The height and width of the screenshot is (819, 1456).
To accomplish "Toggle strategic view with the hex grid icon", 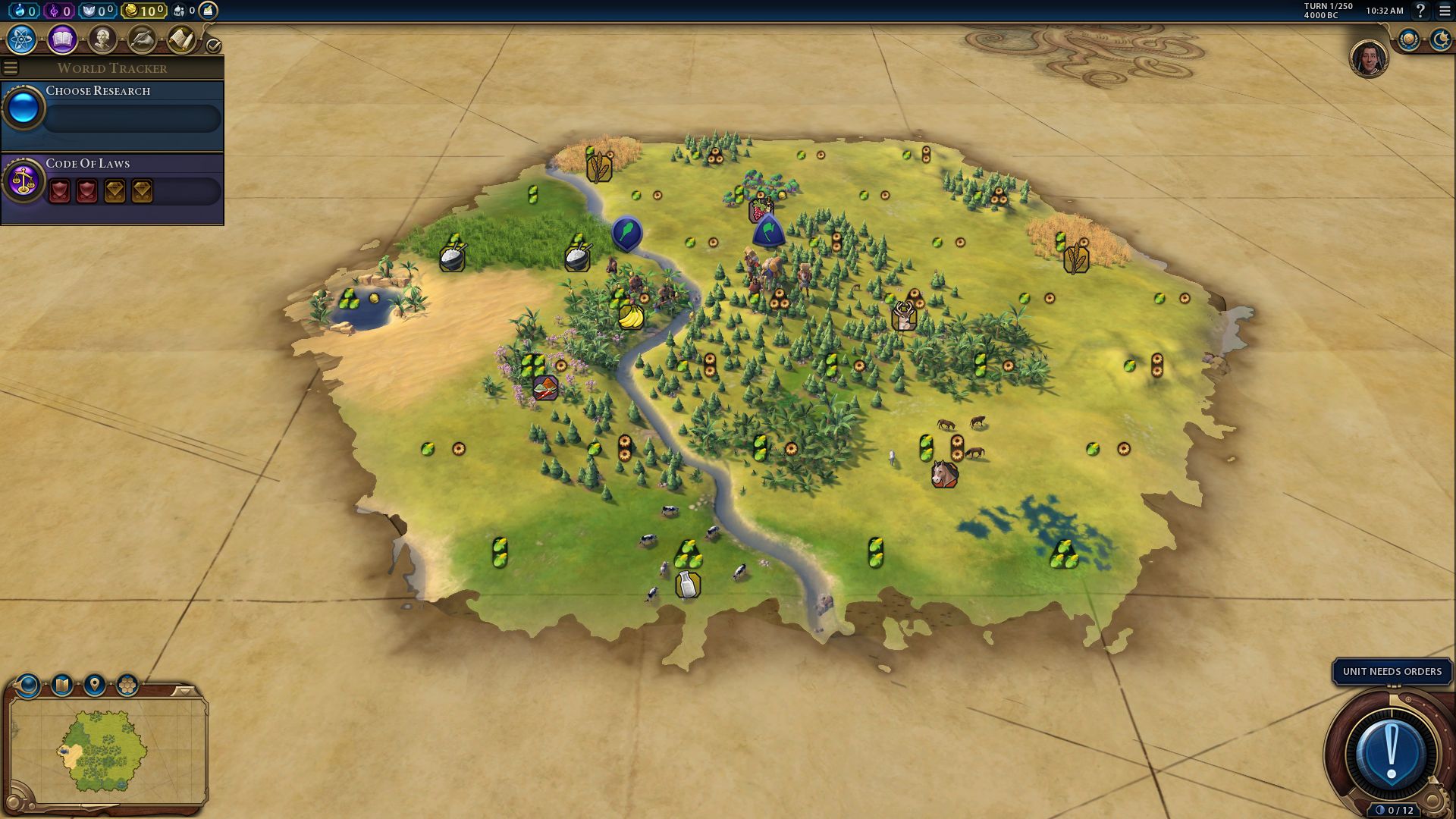I will tap(126, 684).
